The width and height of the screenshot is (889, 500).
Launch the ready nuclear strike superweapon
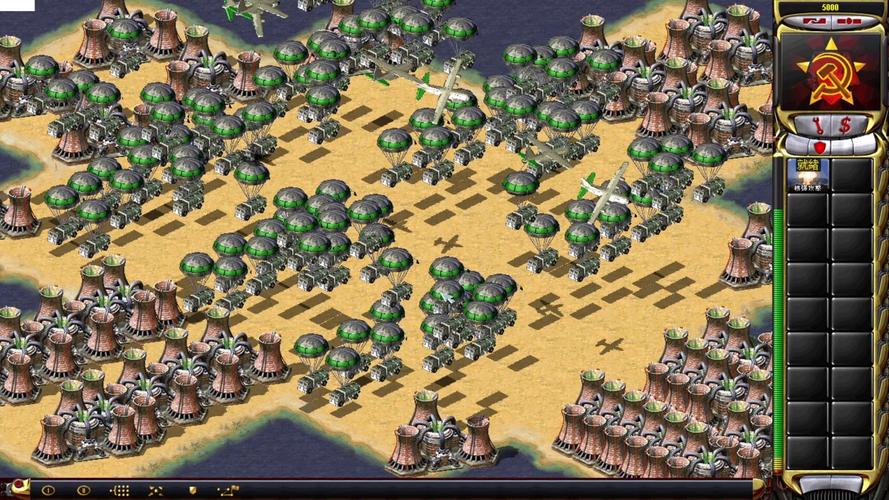pos(806,174)
